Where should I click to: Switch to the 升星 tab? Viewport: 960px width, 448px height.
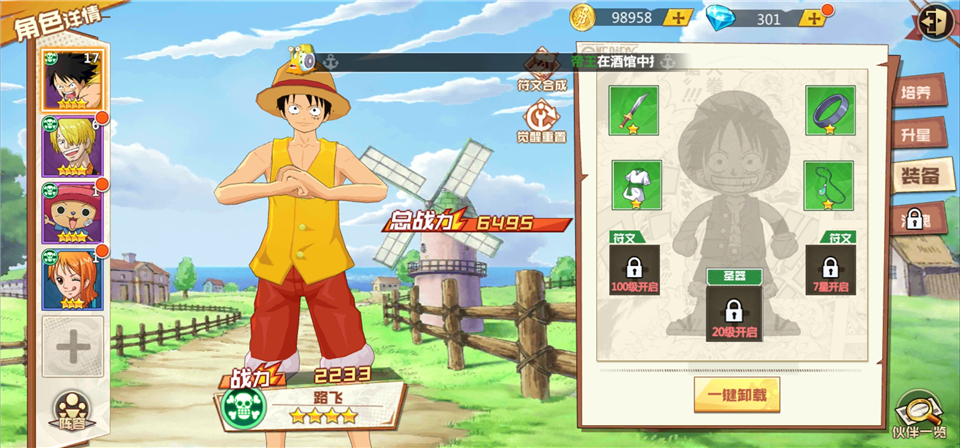click(916, 134)
